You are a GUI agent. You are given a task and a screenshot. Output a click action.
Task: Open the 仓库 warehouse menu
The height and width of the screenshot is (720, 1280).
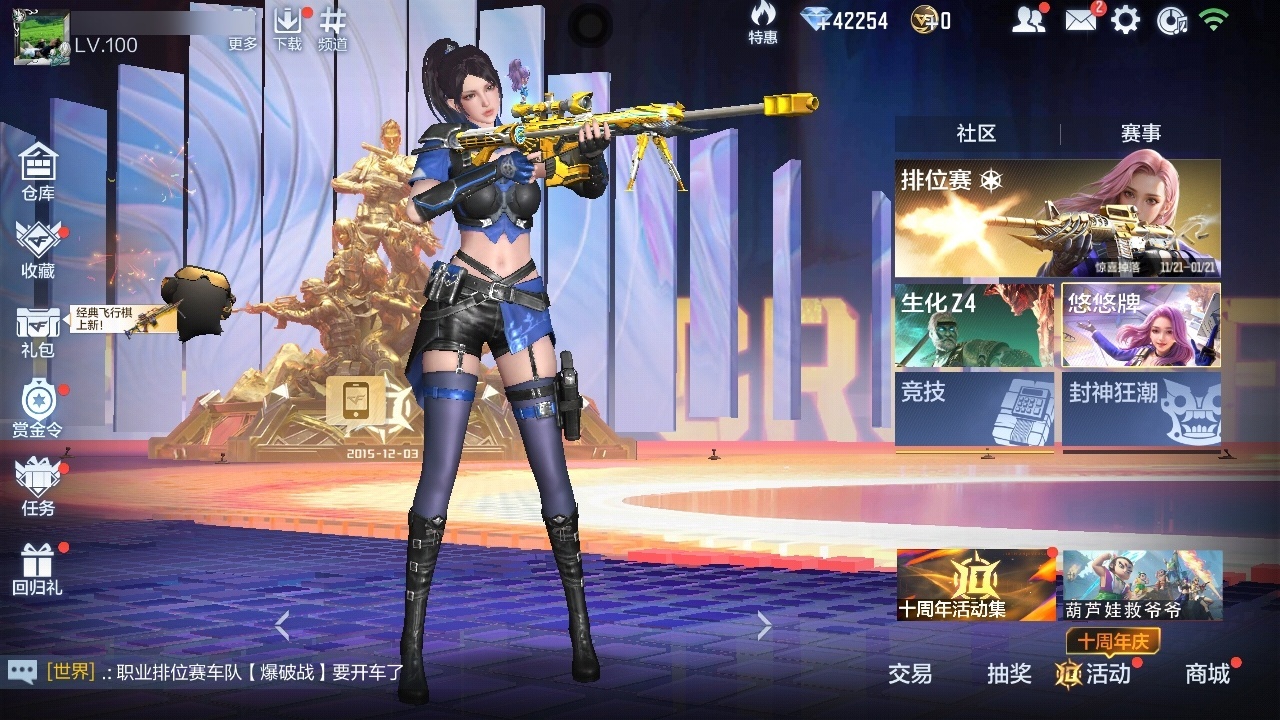(x=38, y=170)
